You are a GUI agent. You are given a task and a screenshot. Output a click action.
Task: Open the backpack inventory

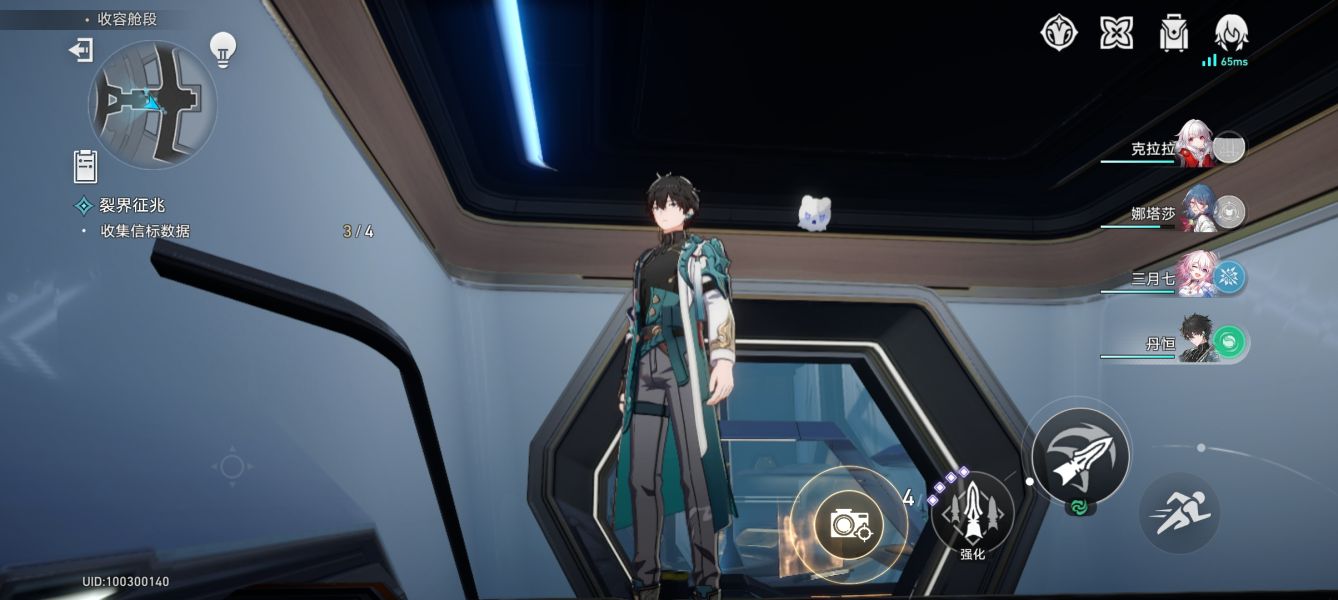coord(1173,32)
